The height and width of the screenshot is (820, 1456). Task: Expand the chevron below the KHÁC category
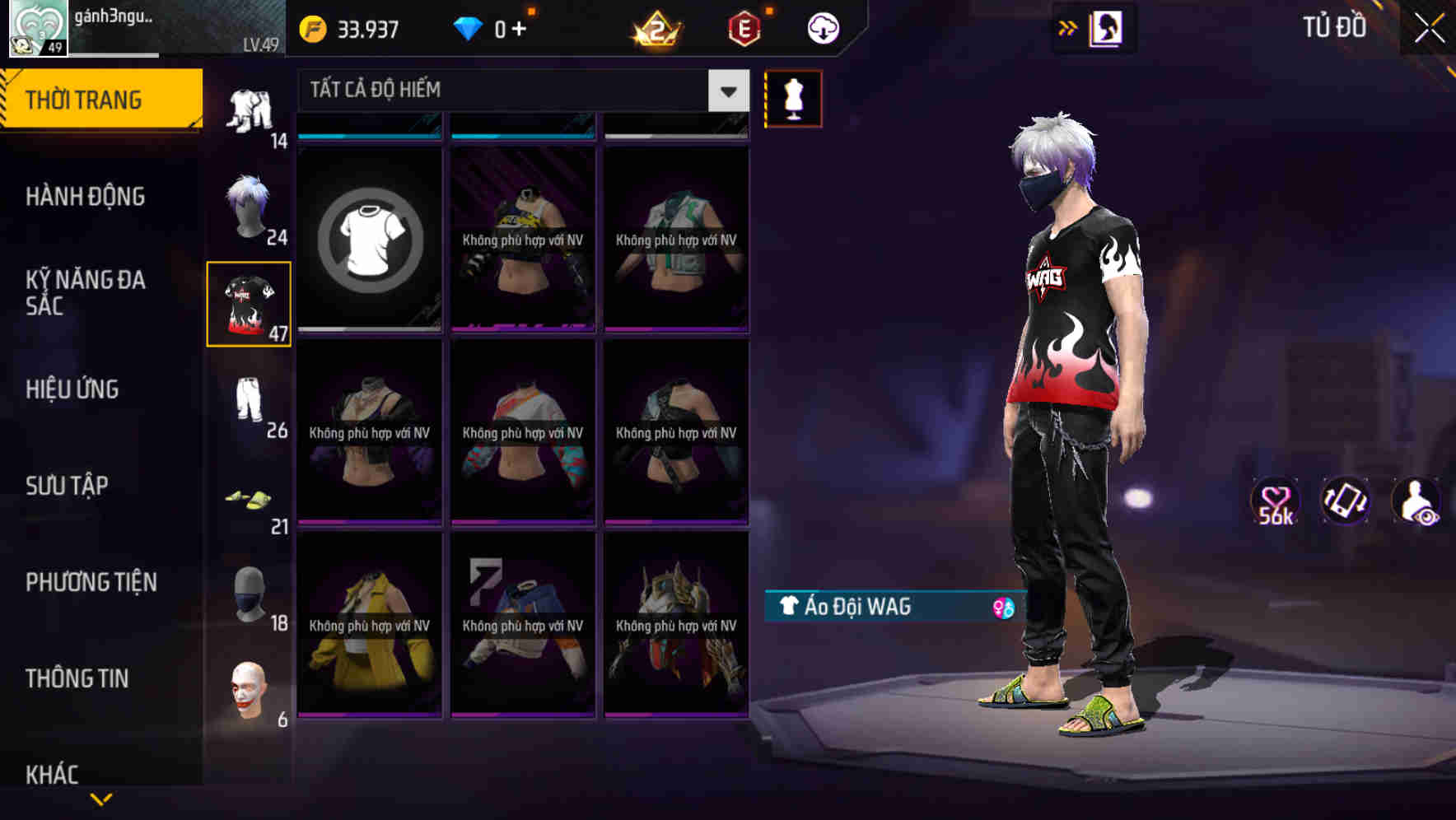point(101,797)
